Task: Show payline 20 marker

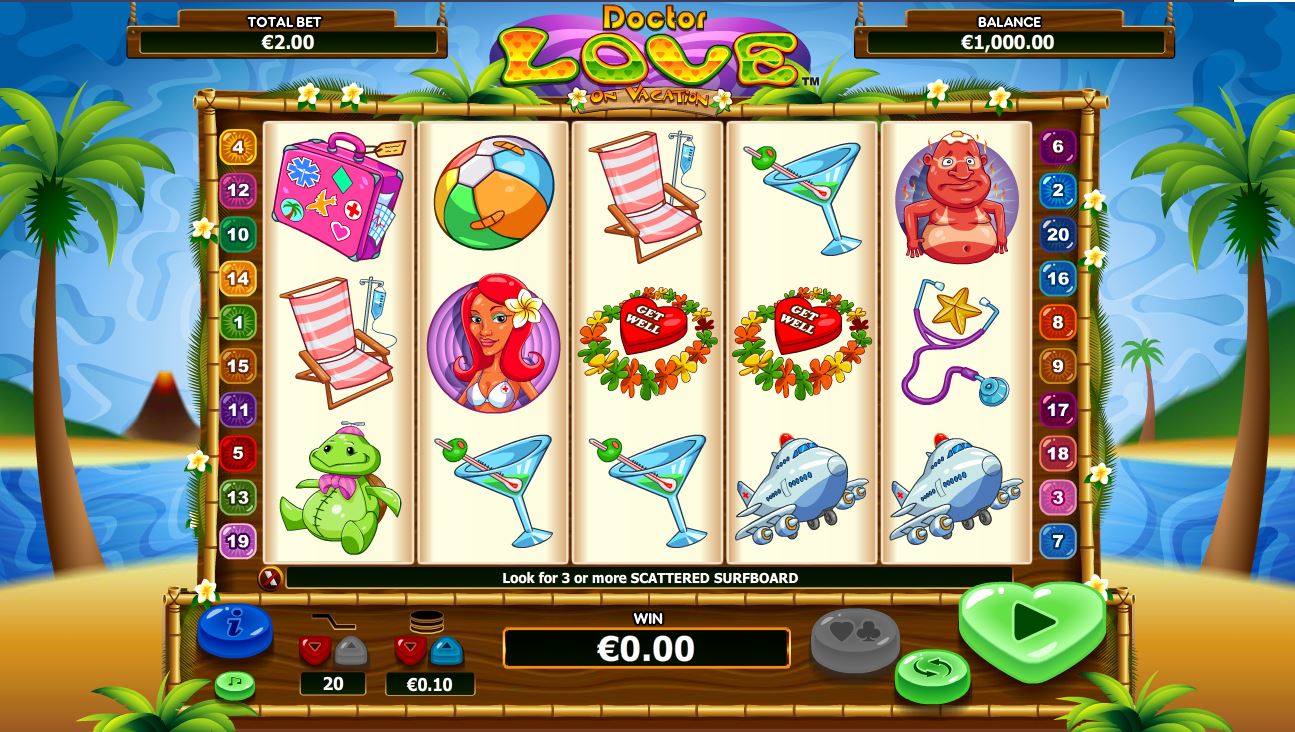Action: 1058,234
